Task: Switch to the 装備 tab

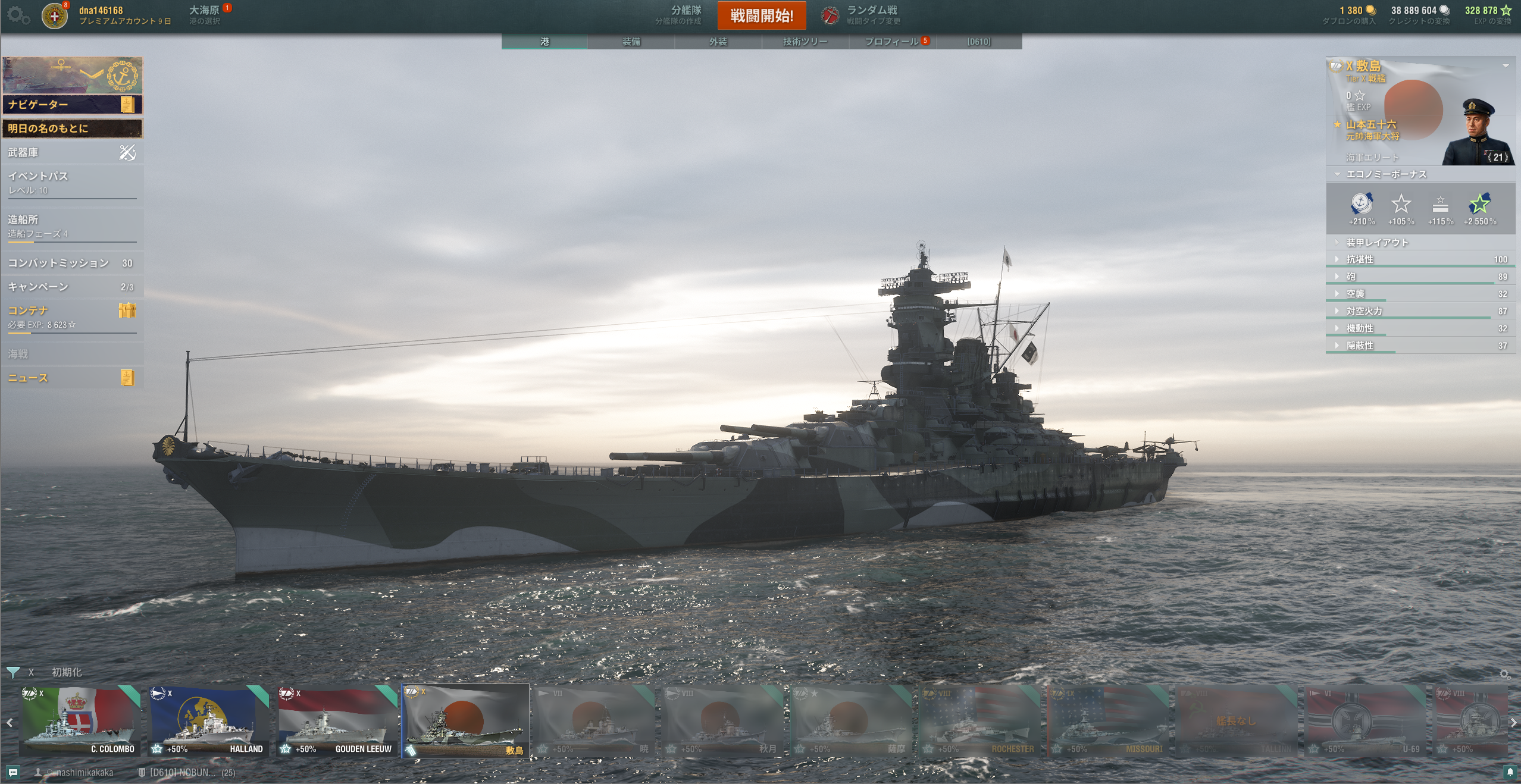Action: click(x=631, y=42)
